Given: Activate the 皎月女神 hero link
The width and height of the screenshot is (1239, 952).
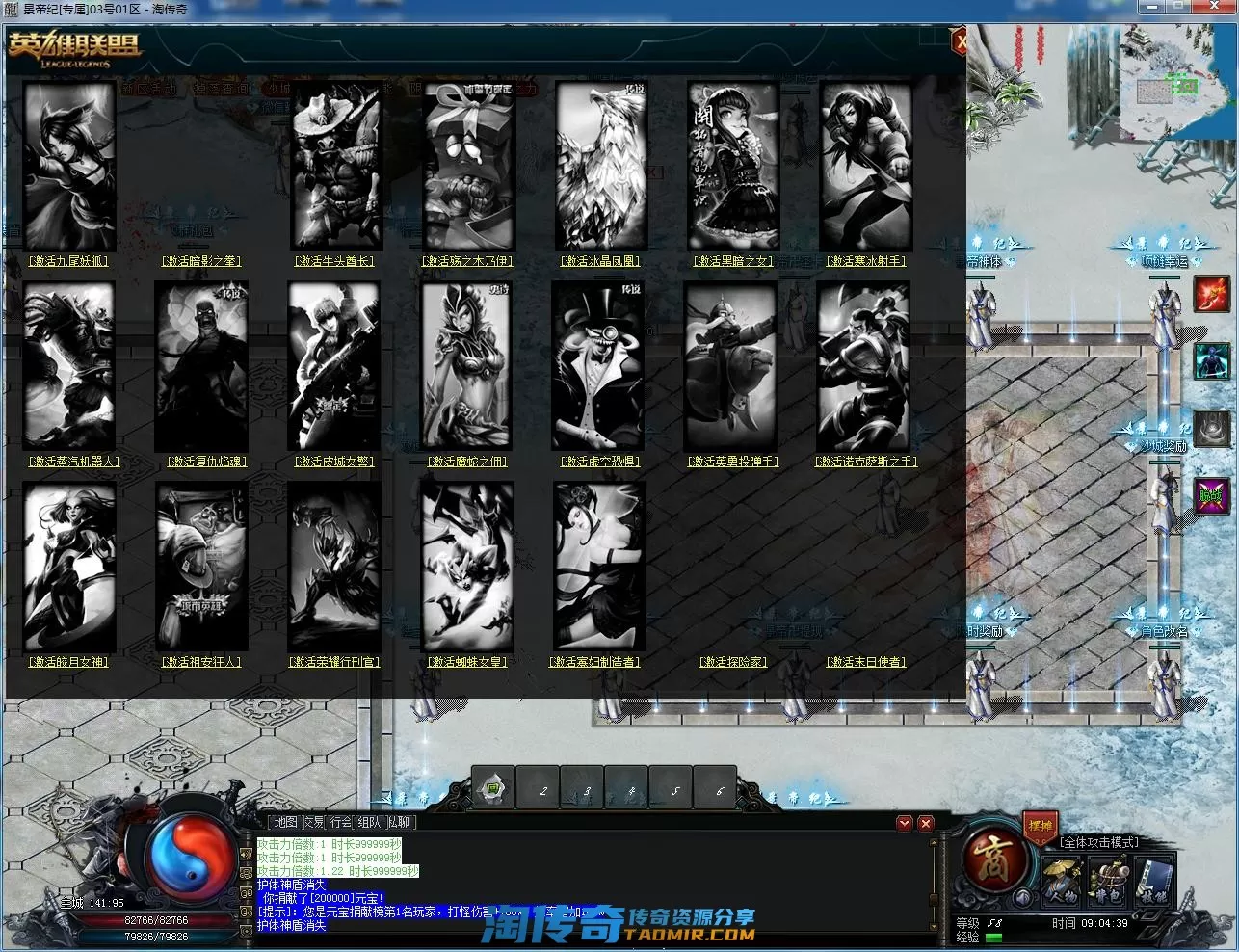Looking at the screenshot, I should click(67, 662).
